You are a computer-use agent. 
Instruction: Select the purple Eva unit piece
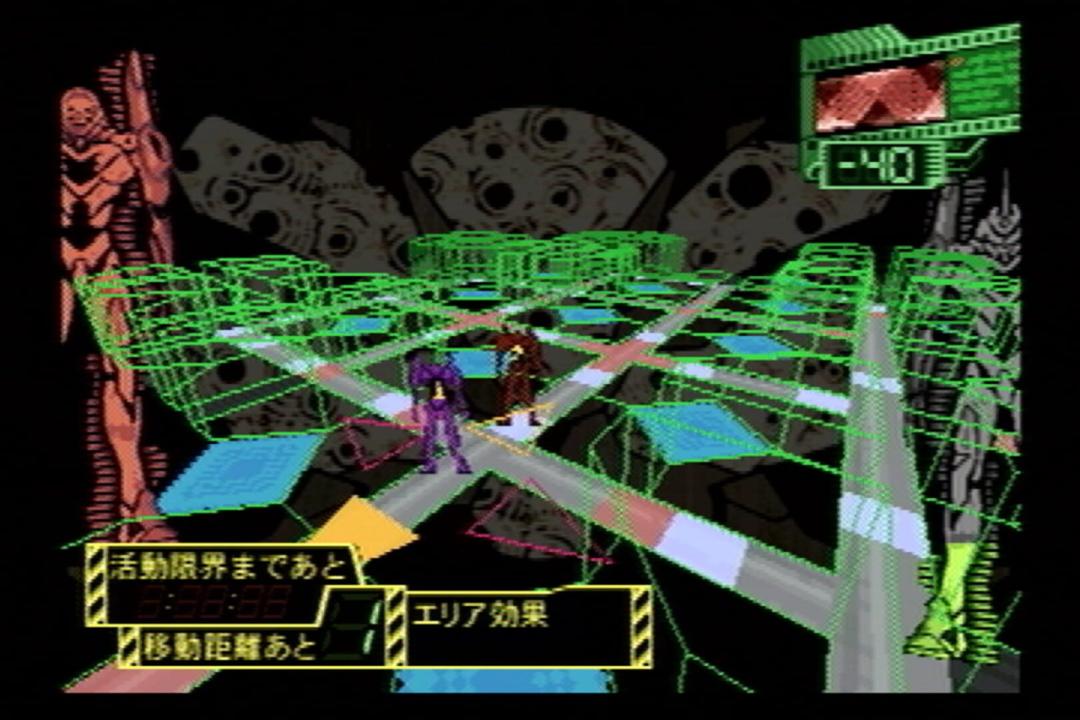[x=437, y=411]
